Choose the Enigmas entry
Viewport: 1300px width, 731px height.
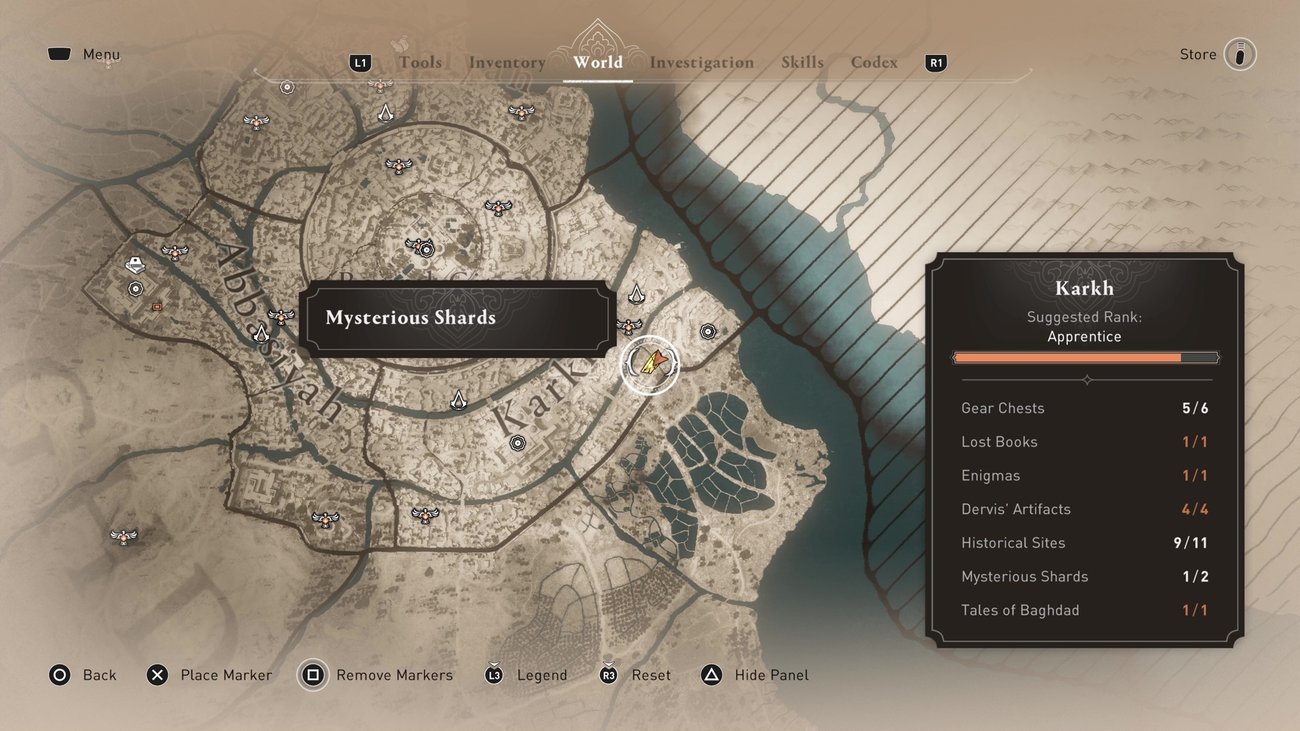(x=1085, y=476)
